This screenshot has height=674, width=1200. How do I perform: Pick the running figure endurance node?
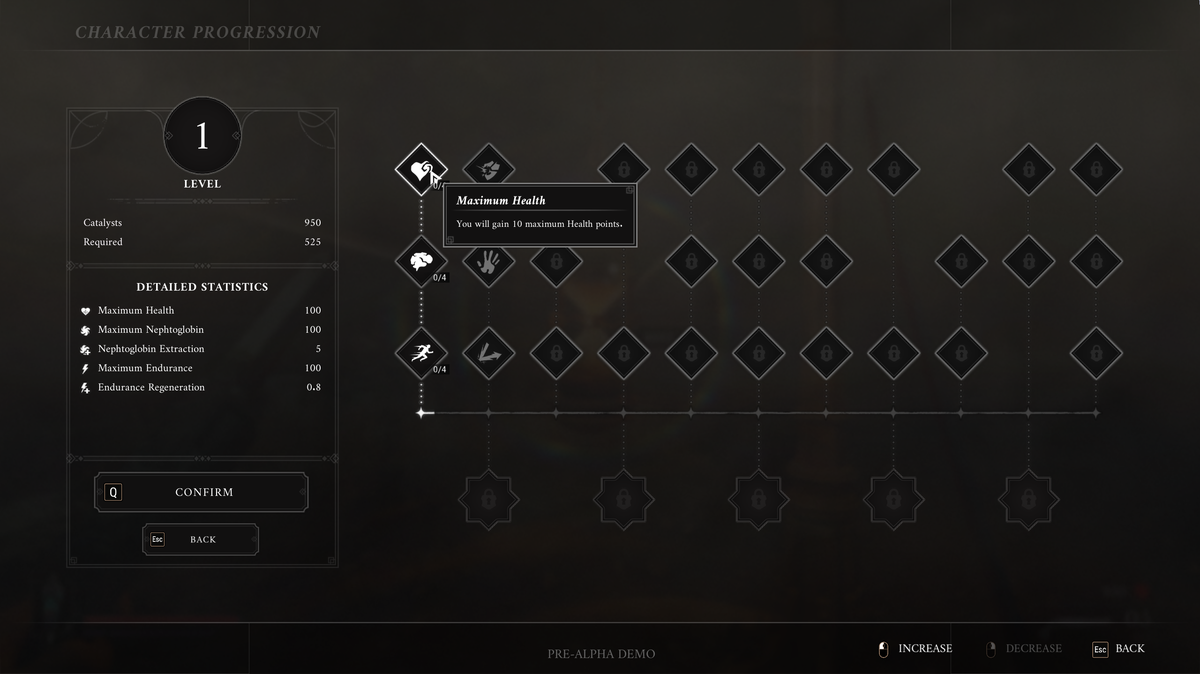421,353
